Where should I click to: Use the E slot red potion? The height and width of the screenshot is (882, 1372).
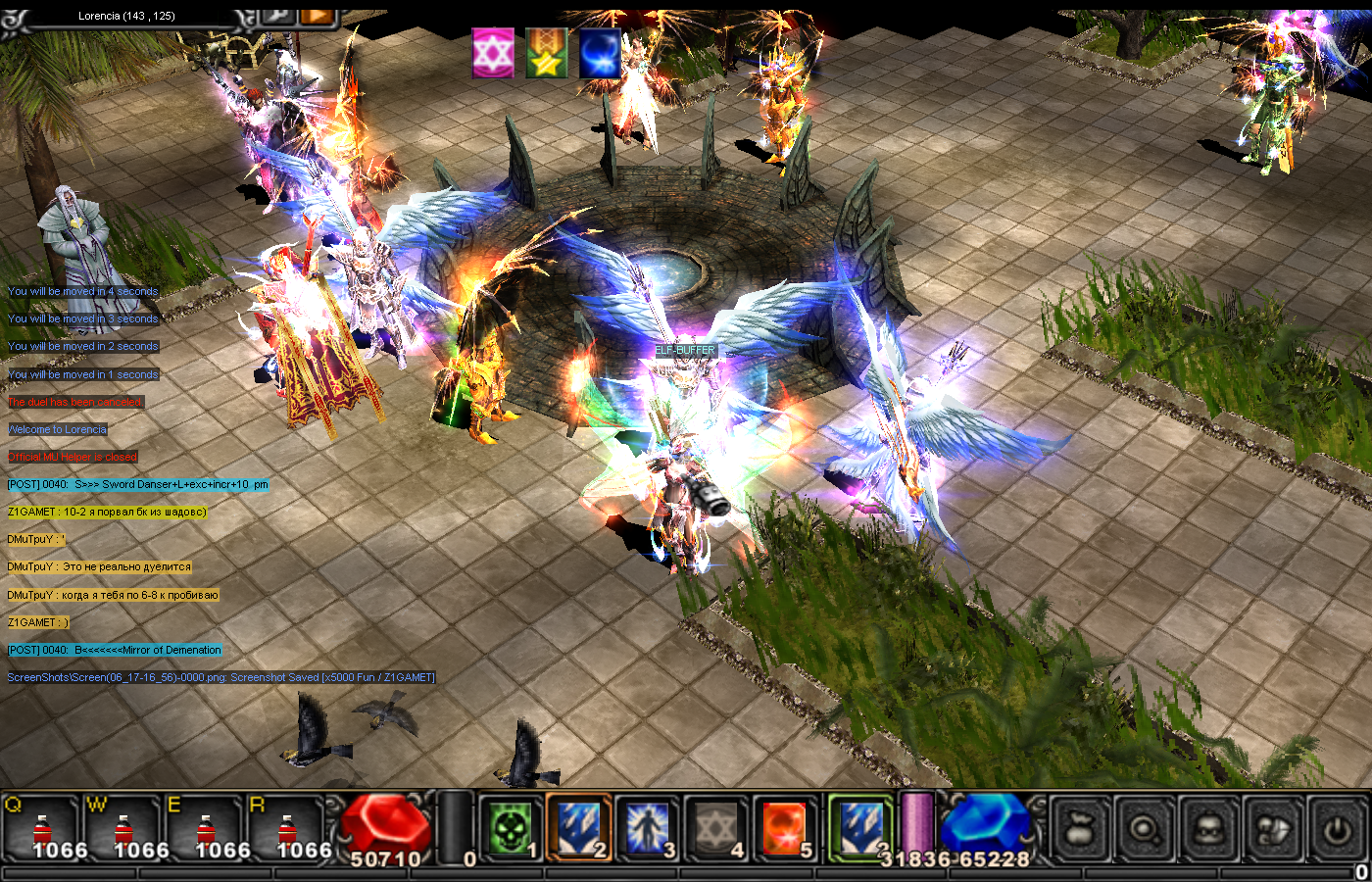204,830
